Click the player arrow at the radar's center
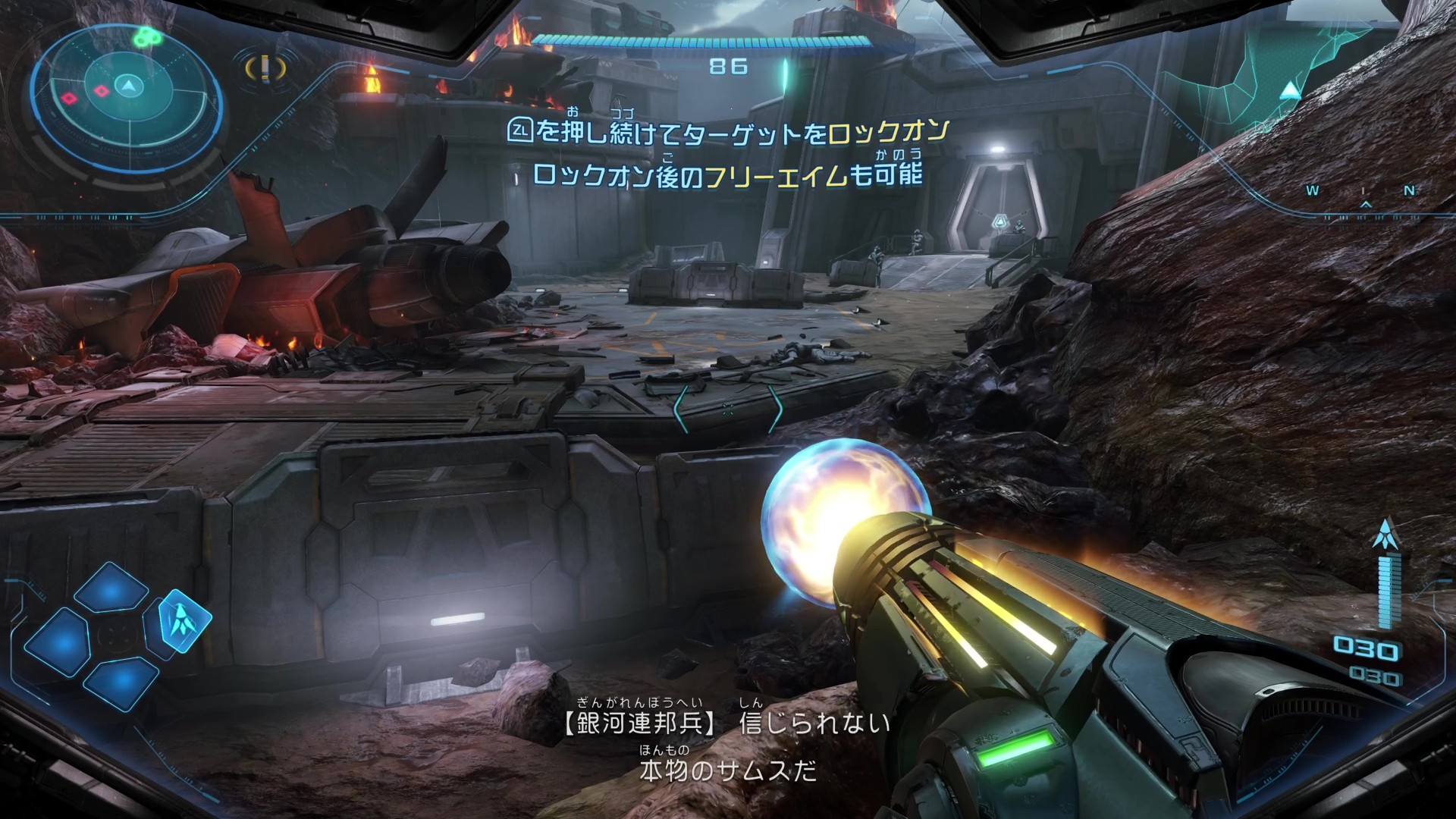 point(129,86)
